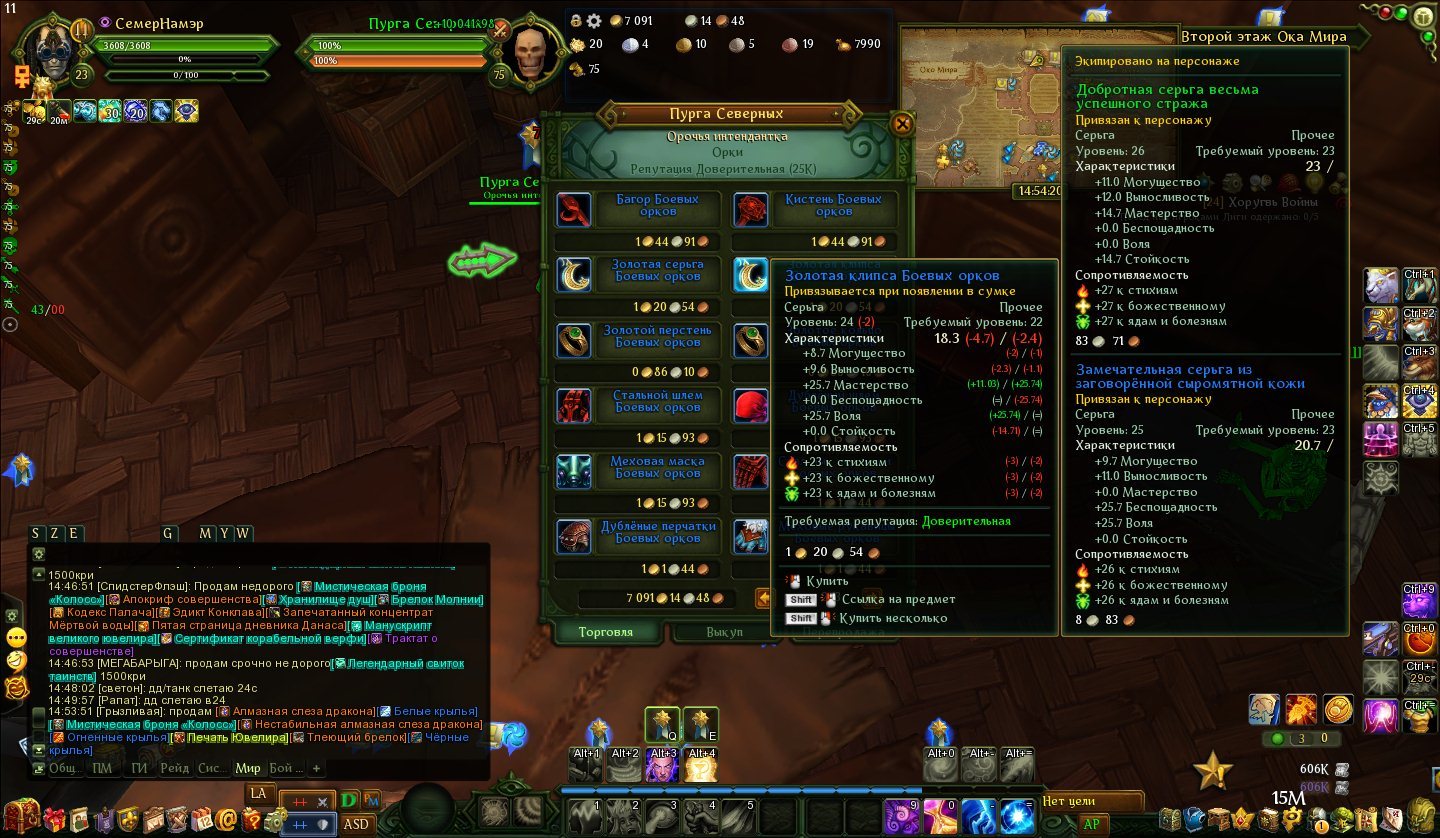Open the red treasure chest shop icon
Screen dimensions: 1440x838
22,819
